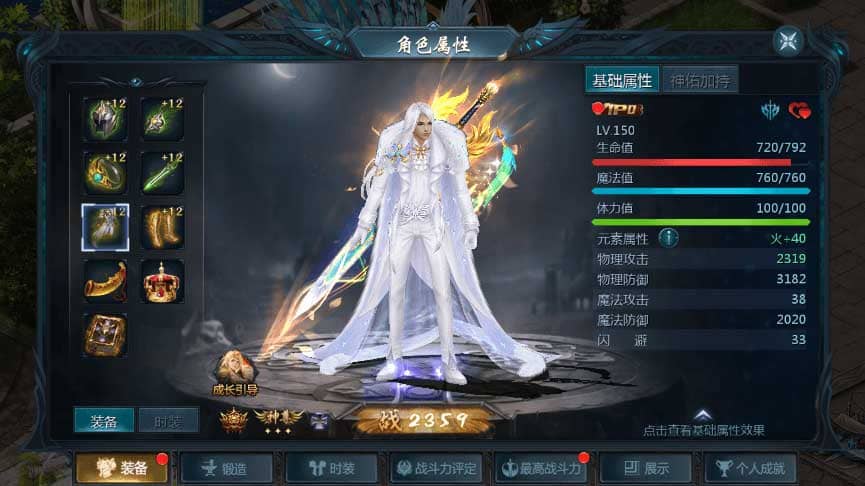Select the helmet equipment slot
Viewport: 865px width, 486px height.
pyautogui.click(x=105, y=119)
